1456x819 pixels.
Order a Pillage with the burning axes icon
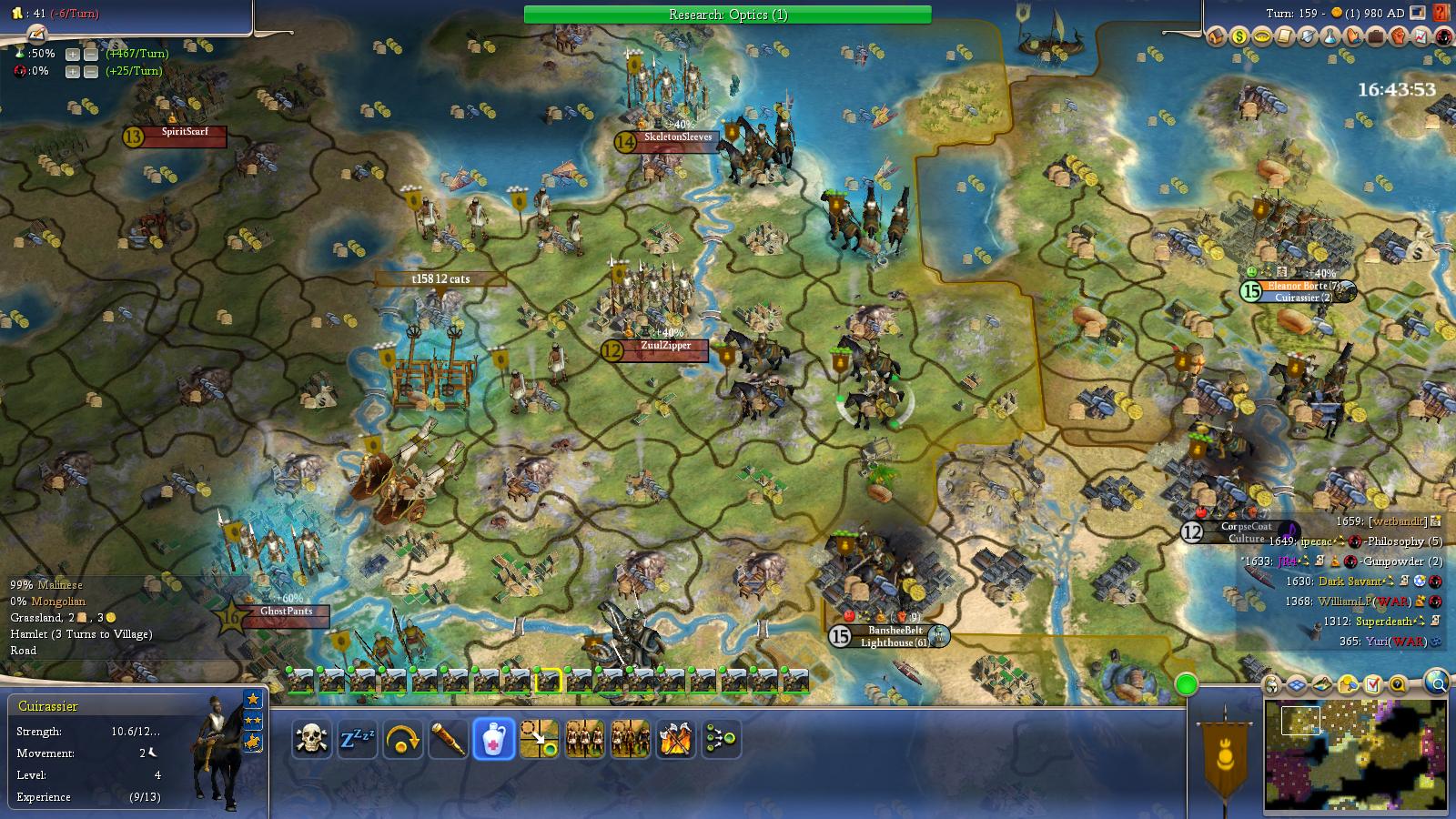(x=675, y=739)
